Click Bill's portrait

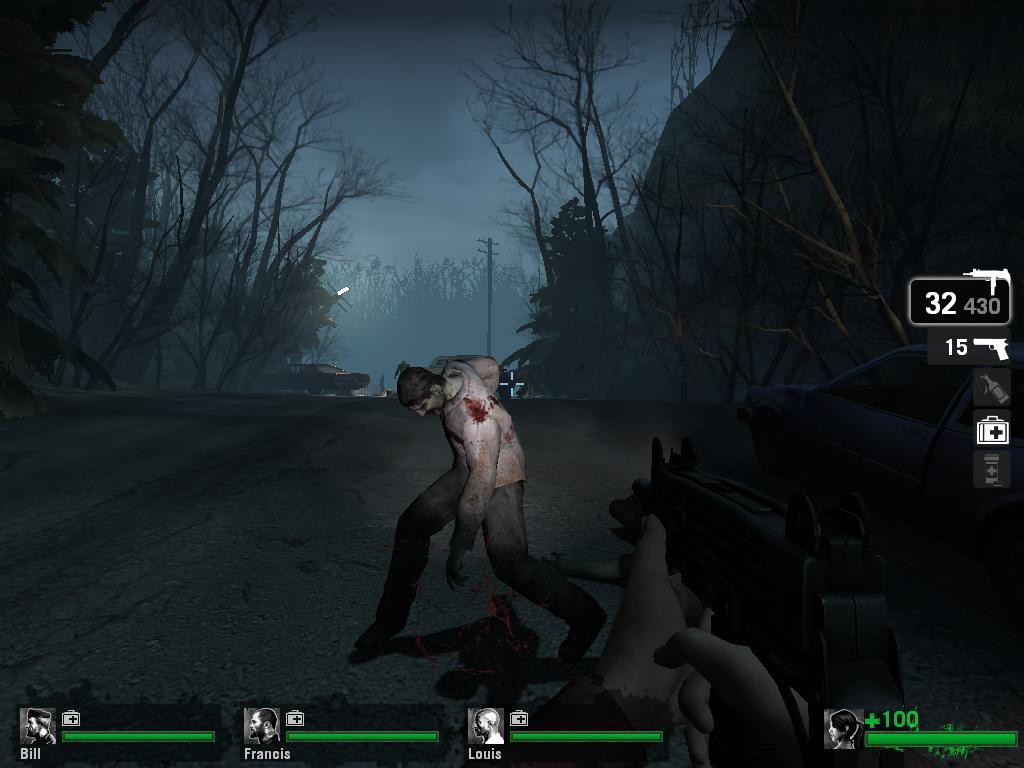[37, 727]
